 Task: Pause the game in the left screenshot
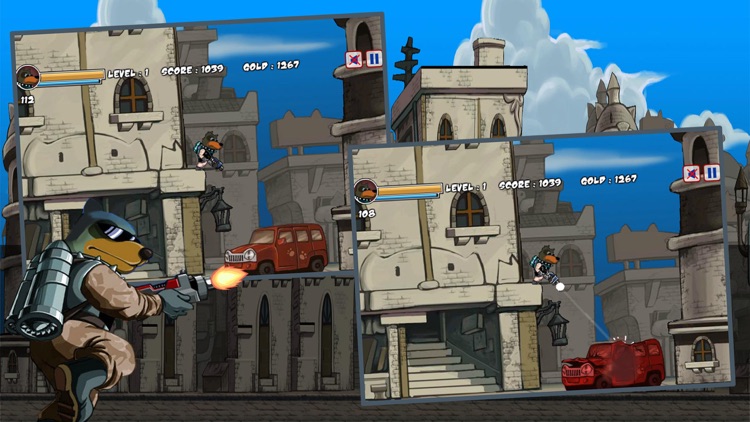(x=373, y=59)
